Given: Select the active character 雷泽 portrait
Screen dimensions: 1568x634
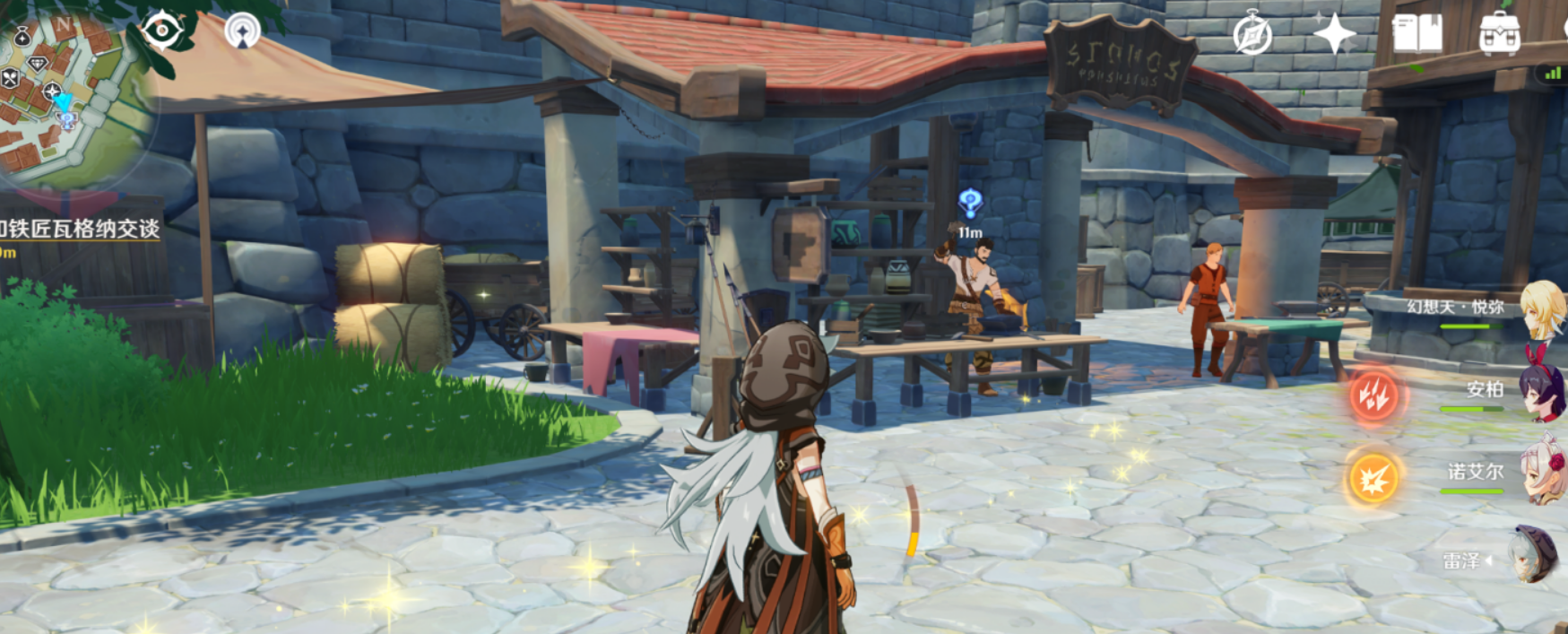Looking at the screenshot, I should pyautogui.click(x=1531, y=555).
